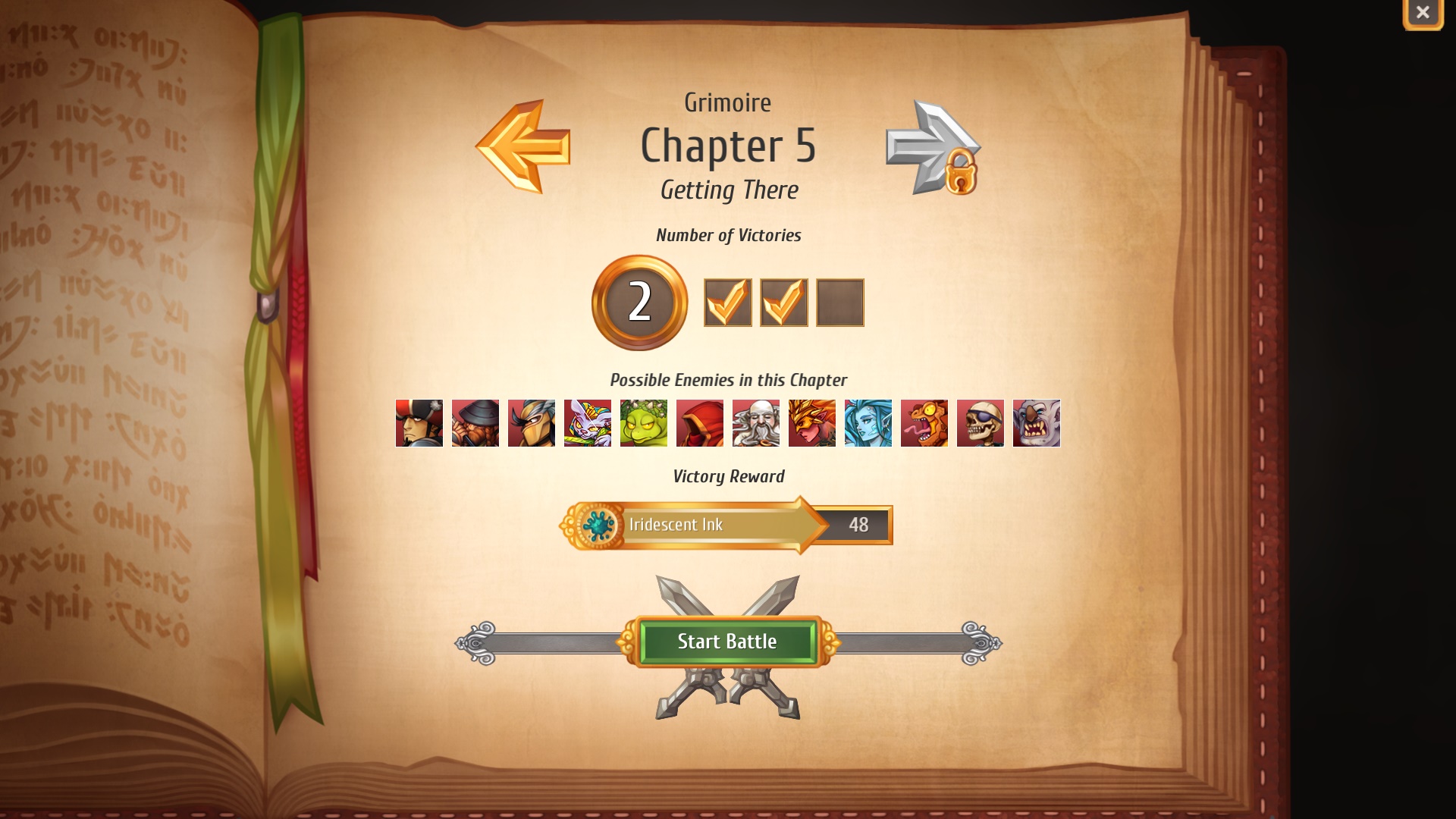Click the Chapter 5 heading
Viewport: 1456px width, 819px height.
click(x=728, y=146)
